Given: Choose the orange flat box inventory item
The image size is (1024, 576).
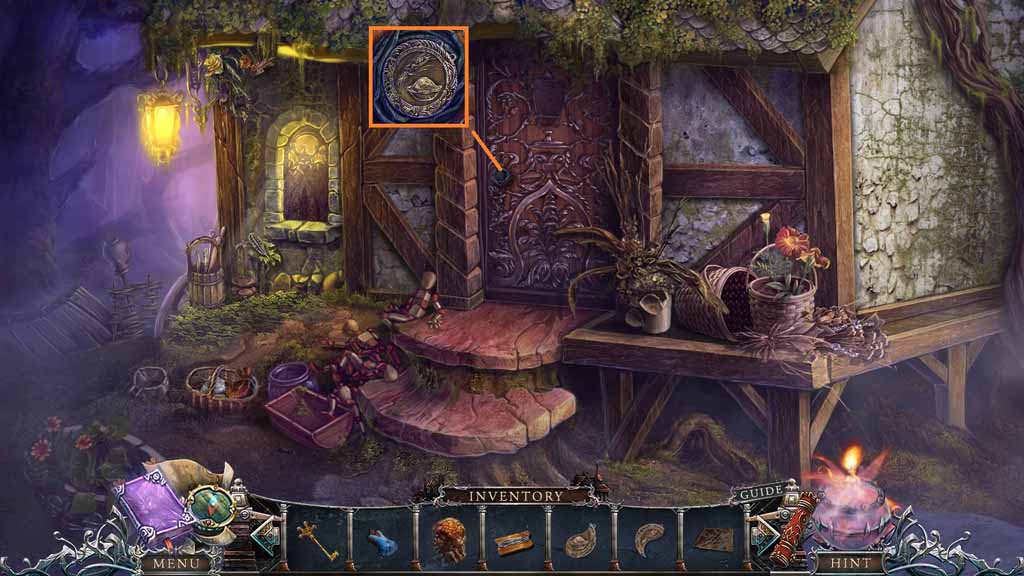Looking at the screenshot, I should tap(514, 542).
